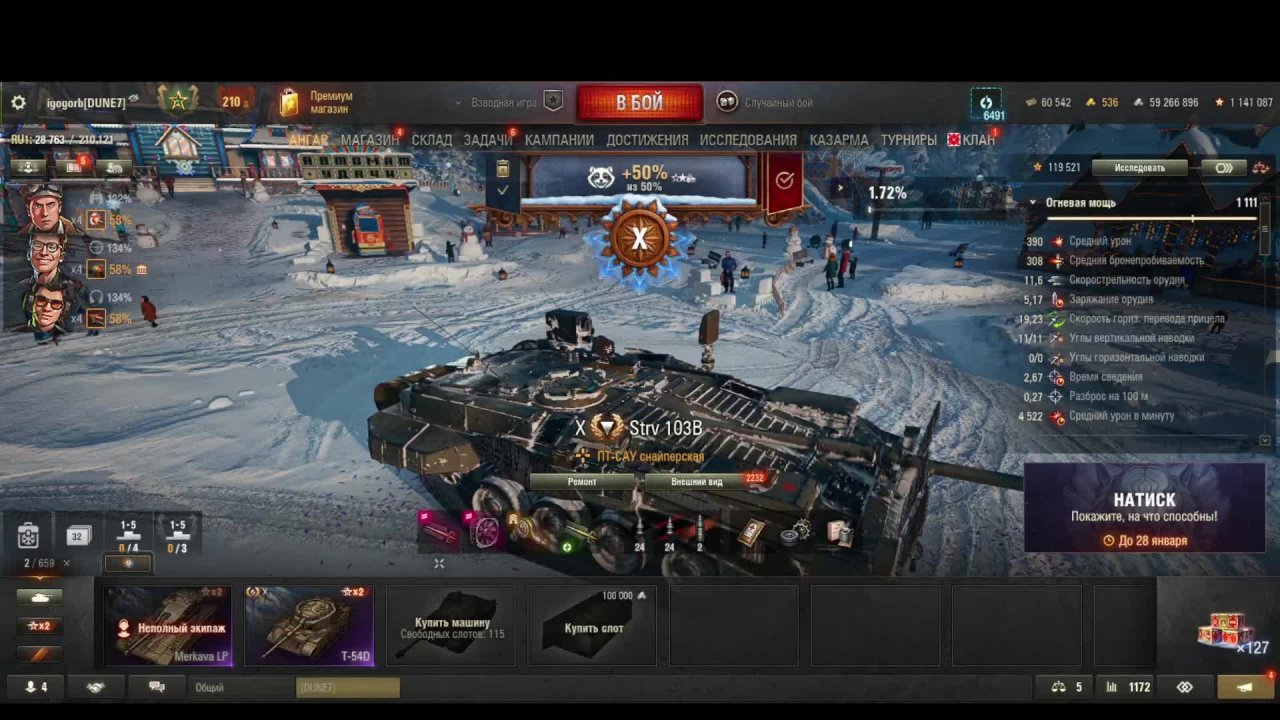Image resolution: width=1280 pixels, height=720 pixels.
Task: Open the ИССЛЕДОВАНИЯ tab
Action: [748, 140]
